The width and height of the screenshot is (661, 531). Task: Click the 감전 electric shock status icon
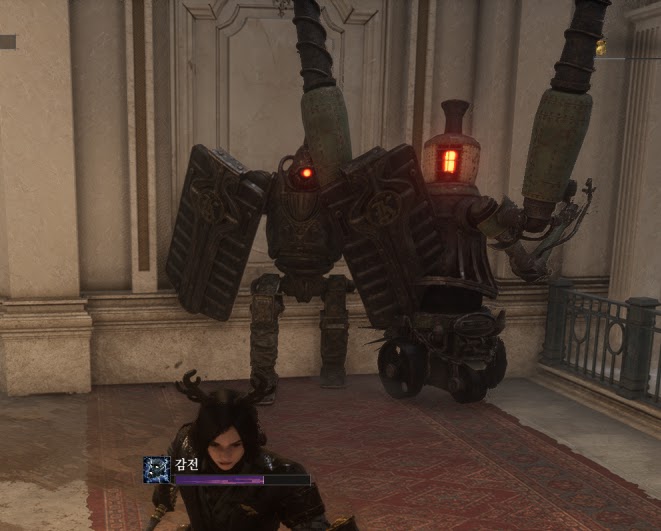(x=156, y=471)
